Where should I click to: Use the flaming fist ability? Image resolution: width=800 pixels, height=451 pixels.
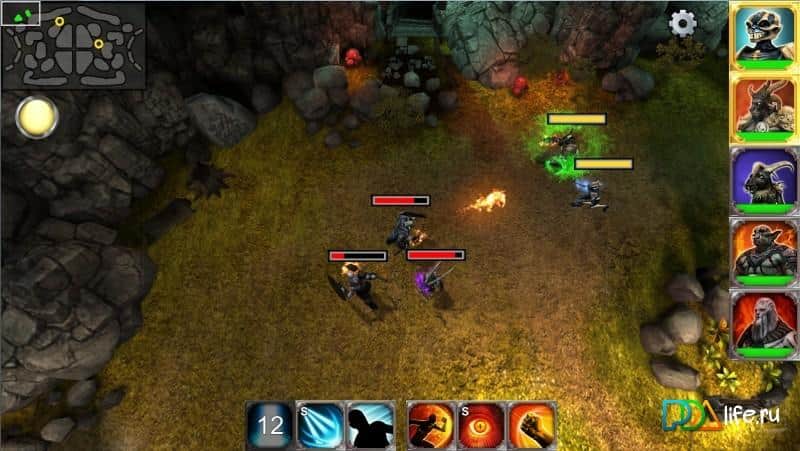pos(531,425)
